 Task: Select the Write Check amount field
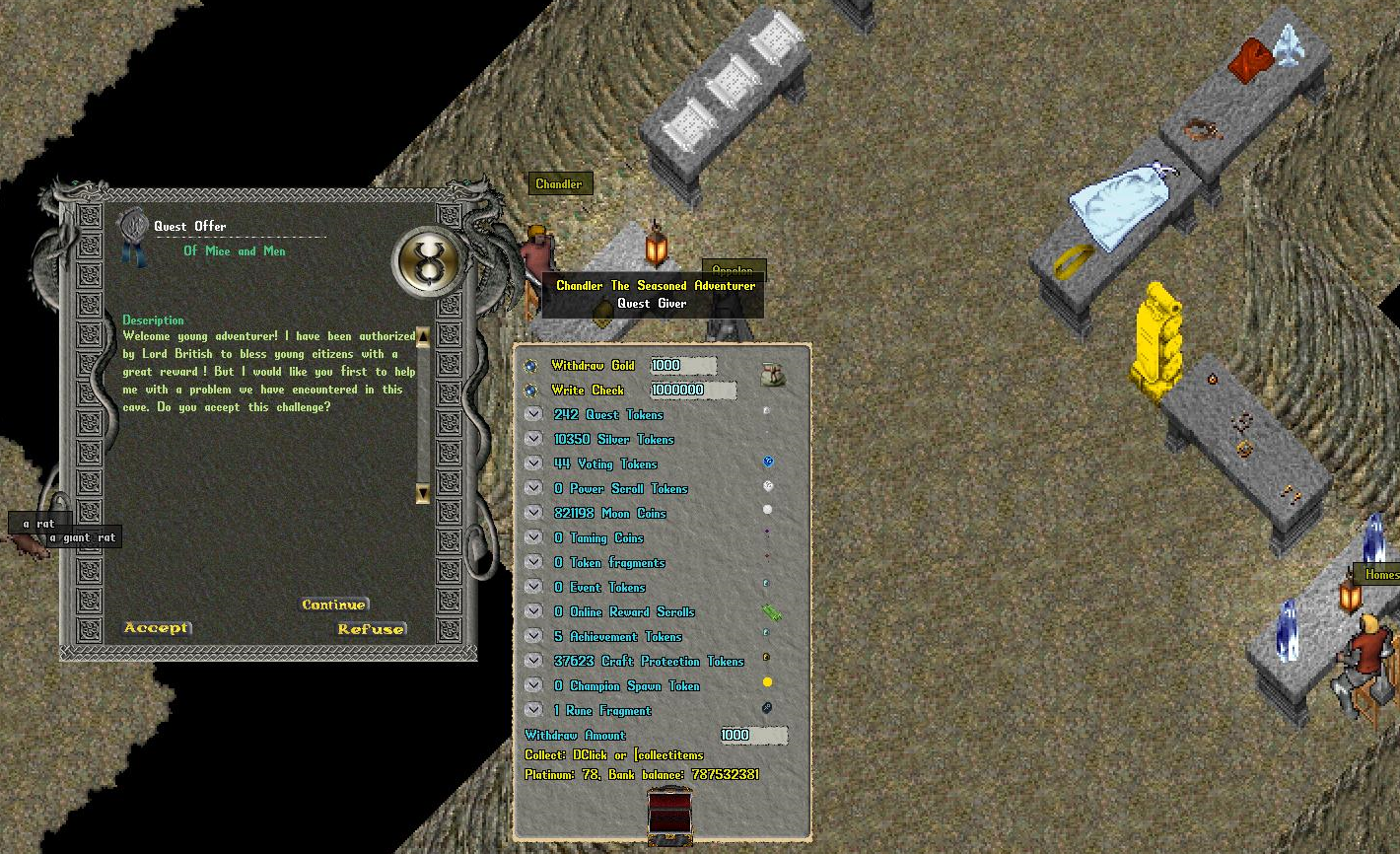pos(691,391)
